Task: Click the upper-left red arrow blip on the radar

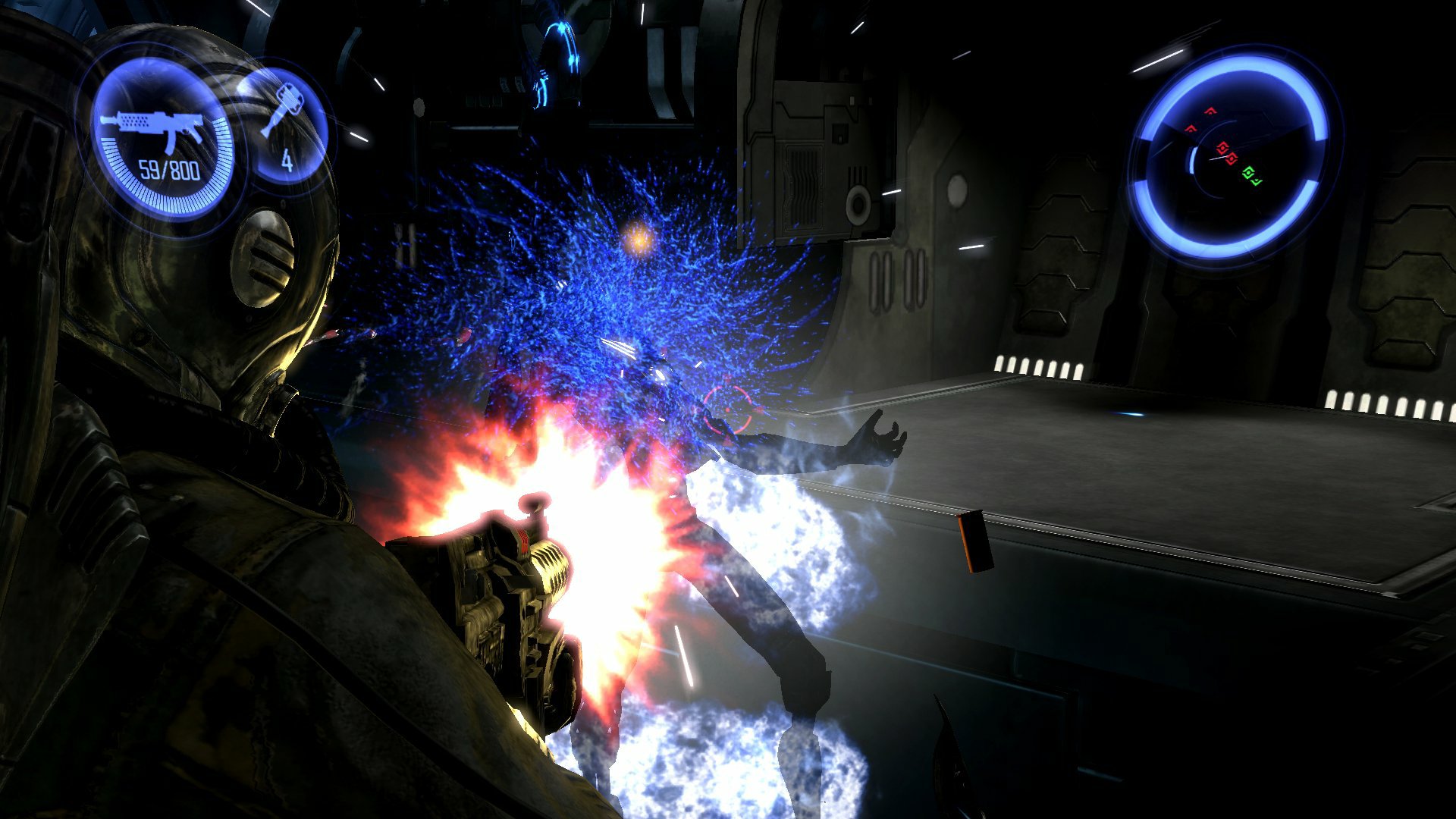Action: tap(1212, 111)
